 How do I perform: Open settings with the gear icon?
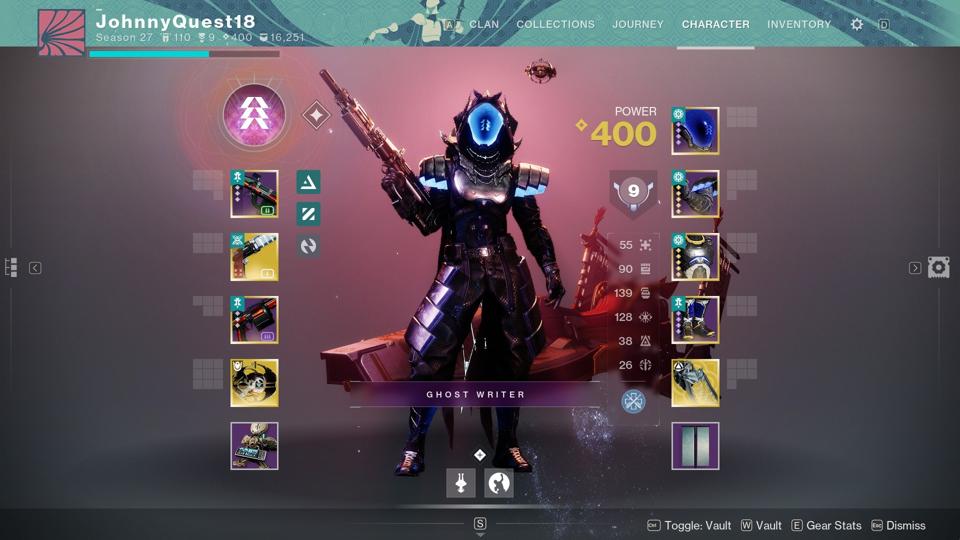[857, 24]
